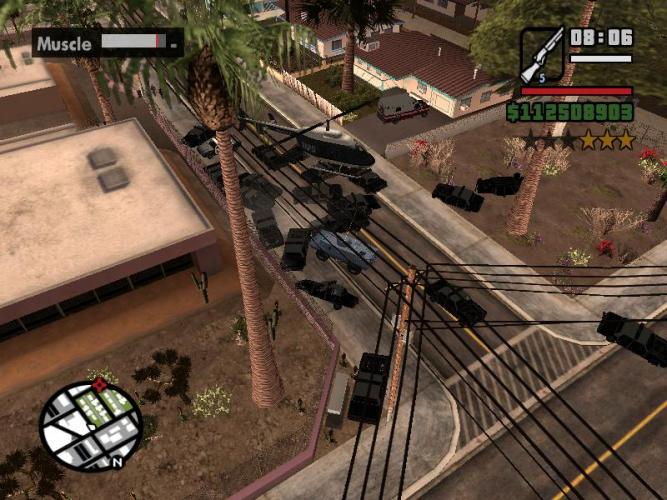Click the red marker on radar edge
The image size is (667, 500).
click(x=98, y=383)
